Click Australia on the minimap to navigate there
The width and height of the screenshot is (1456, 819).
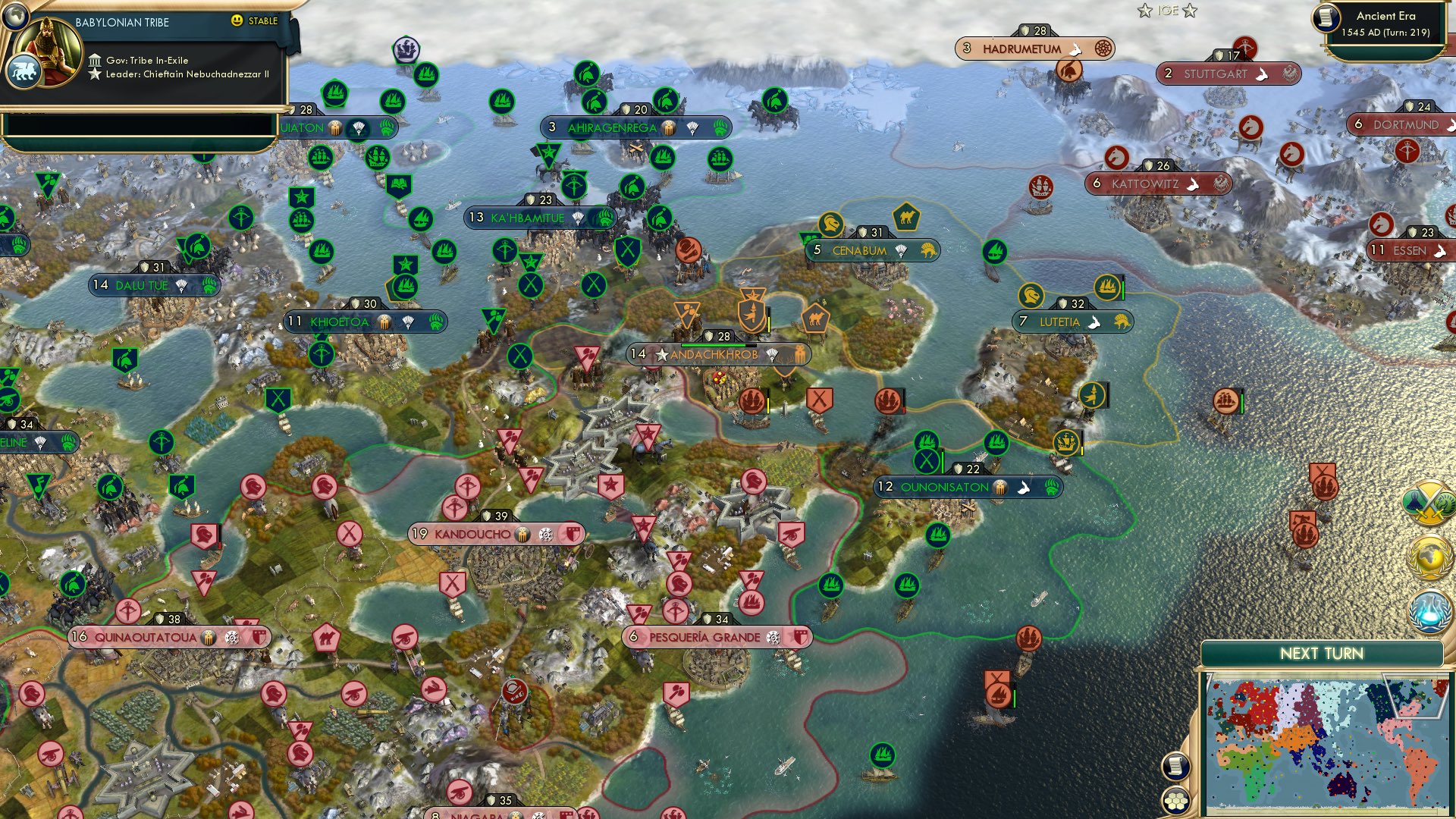(1341, 786)
